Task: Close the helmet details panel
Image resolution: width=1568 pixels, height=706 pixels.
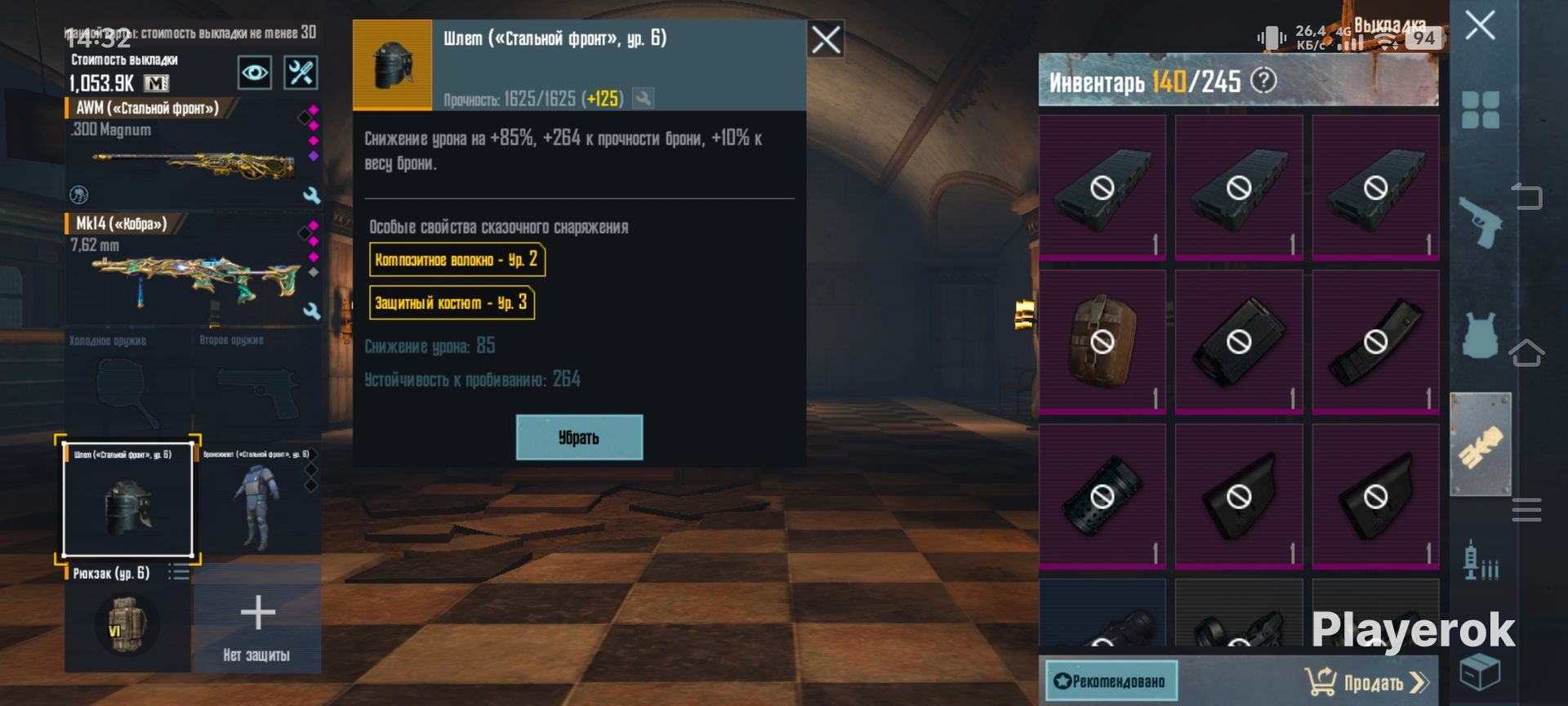Action: (x=825, y=39)
